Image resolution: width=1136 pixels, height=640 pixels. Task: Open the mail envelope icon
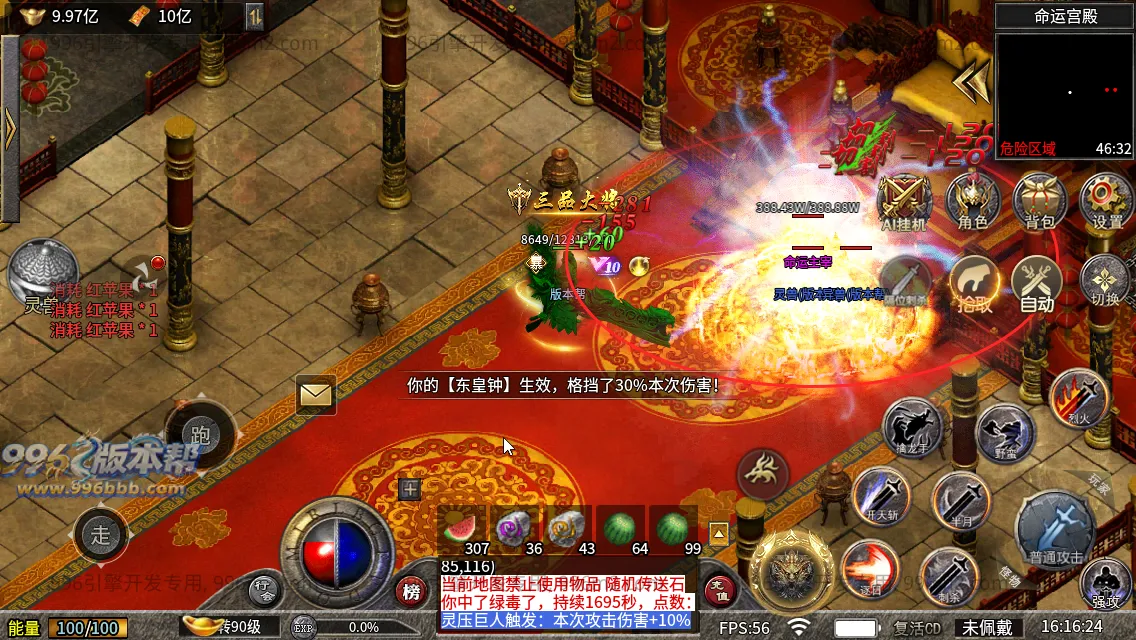[315, 396]
